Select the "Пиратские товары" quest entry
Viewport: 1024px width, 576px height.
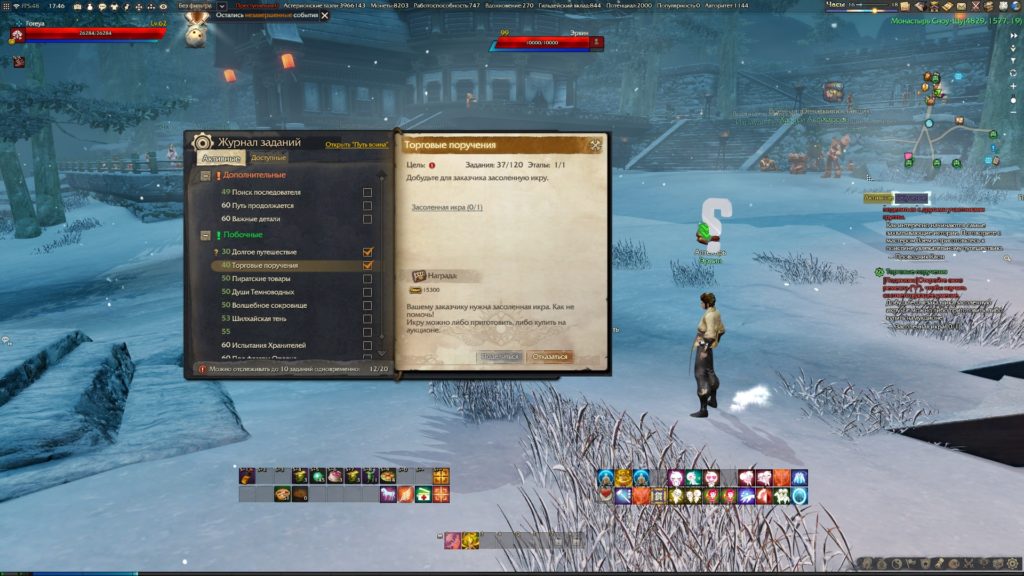point(264,279)
